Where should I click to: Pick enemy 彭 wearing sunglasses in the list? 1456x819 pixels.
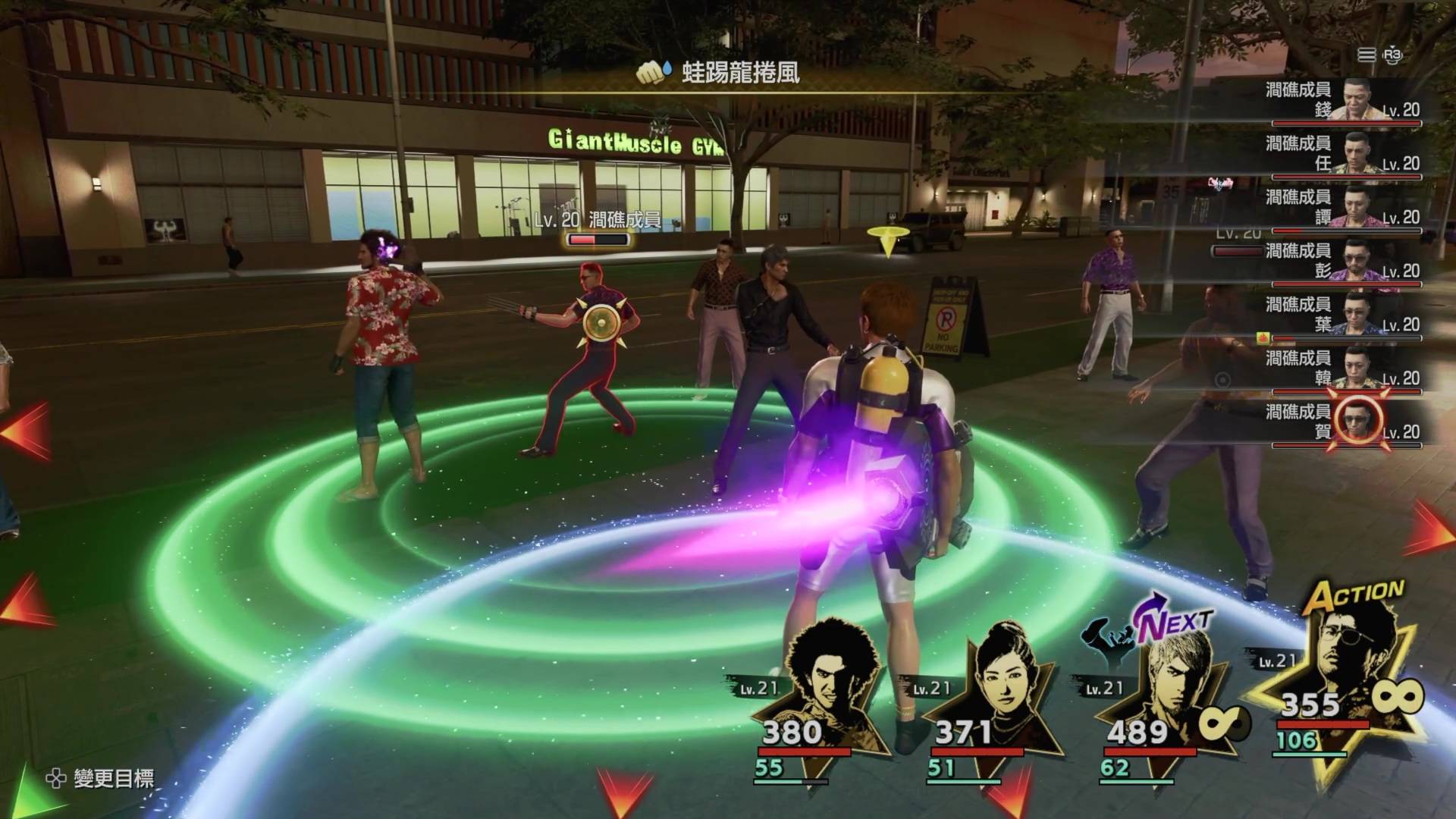coord(1342,262)
